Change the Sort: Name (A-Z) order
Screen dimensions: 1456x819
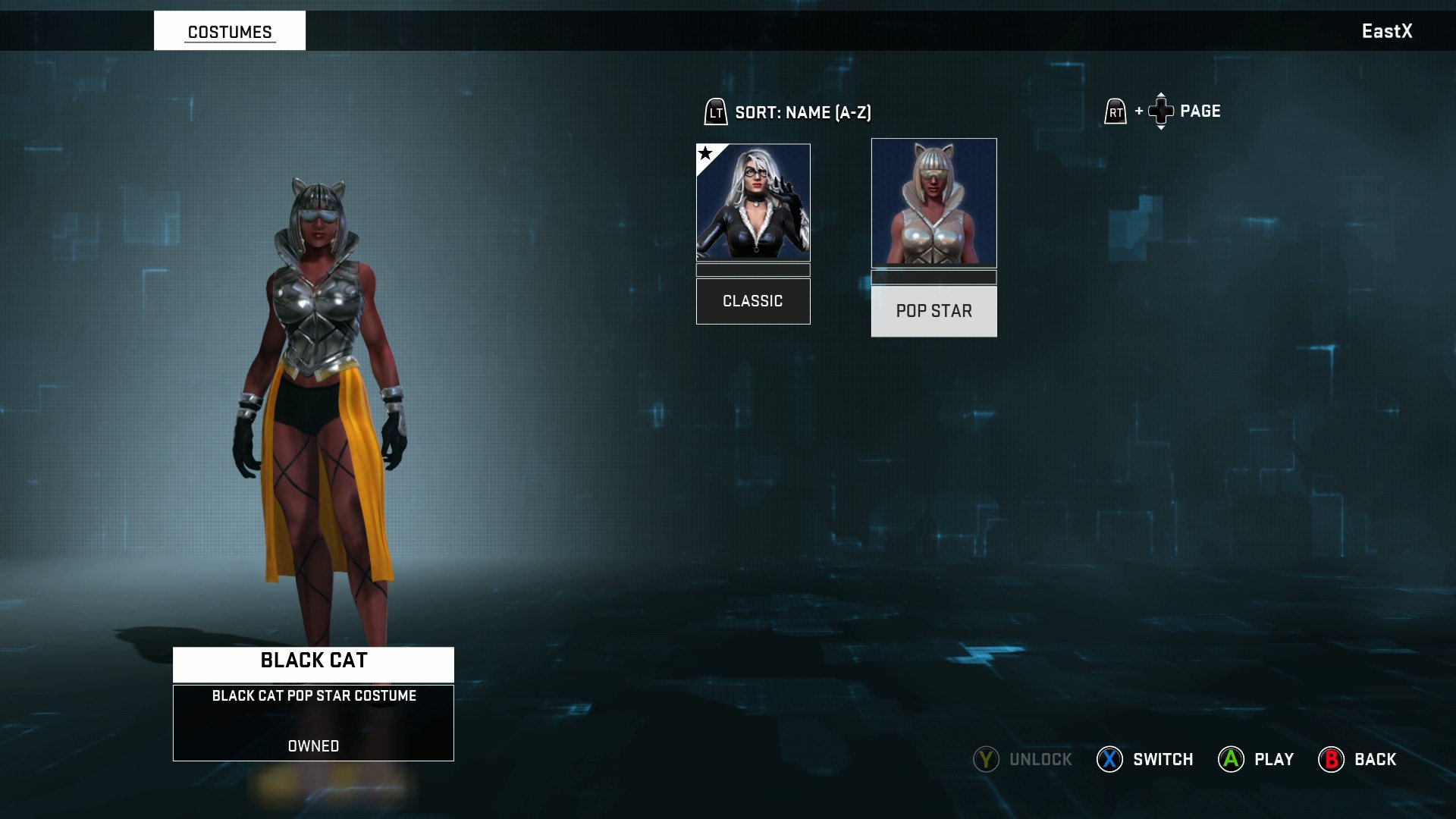click(789, 112)
